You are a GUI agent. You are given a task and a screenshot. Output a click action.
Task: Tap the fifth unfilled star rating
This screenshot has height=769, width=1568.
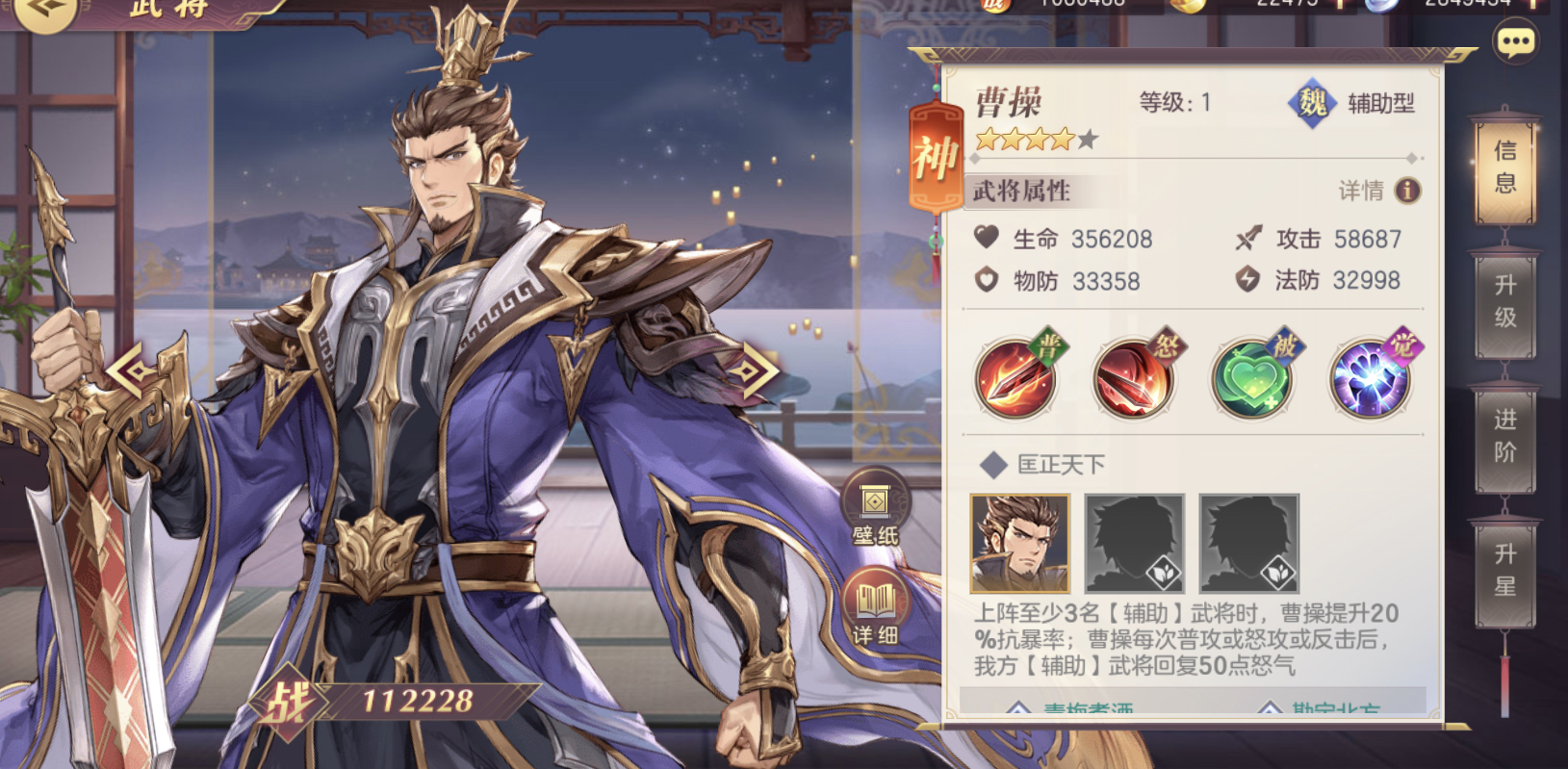pyautogui.click(x=1089, y=140)
